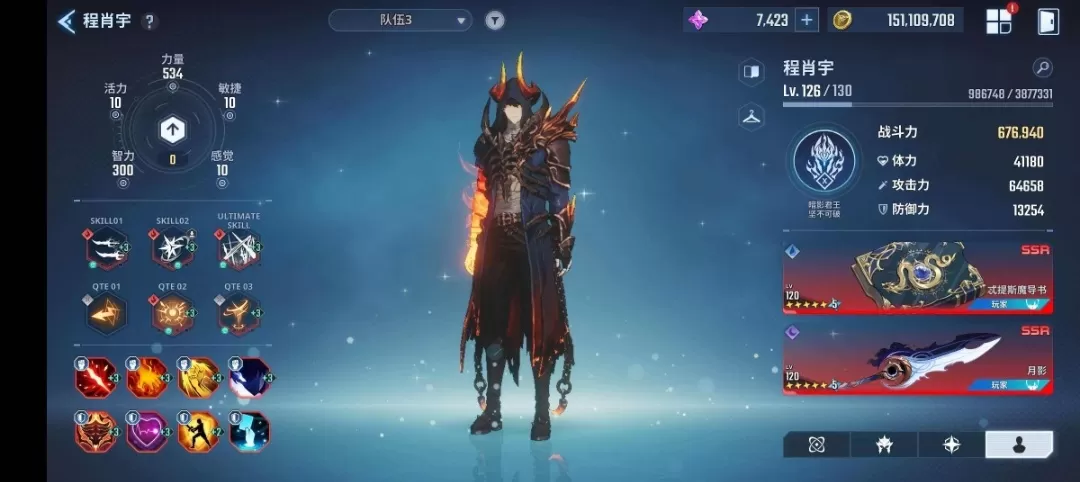Select the QTE 01 skill slot

click(x=107, y=315)
